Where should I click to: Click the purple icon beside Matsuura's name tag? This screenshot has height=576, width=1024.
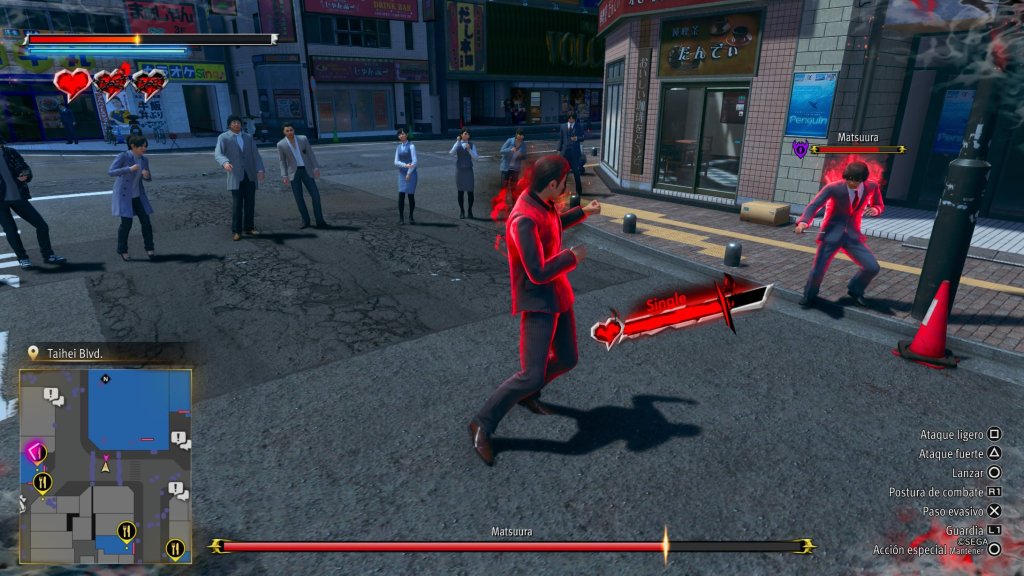coord(799,149)
